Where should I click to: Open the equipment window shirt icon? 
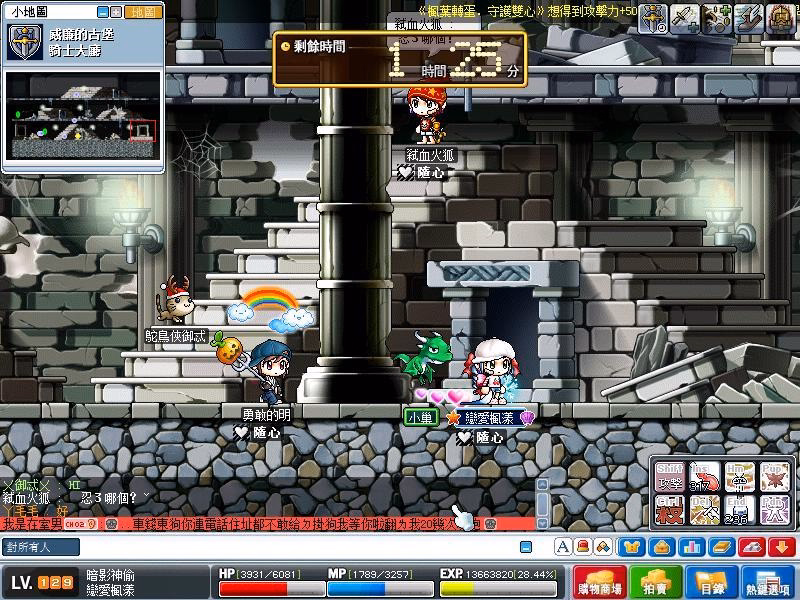click(x=634, y=547)
